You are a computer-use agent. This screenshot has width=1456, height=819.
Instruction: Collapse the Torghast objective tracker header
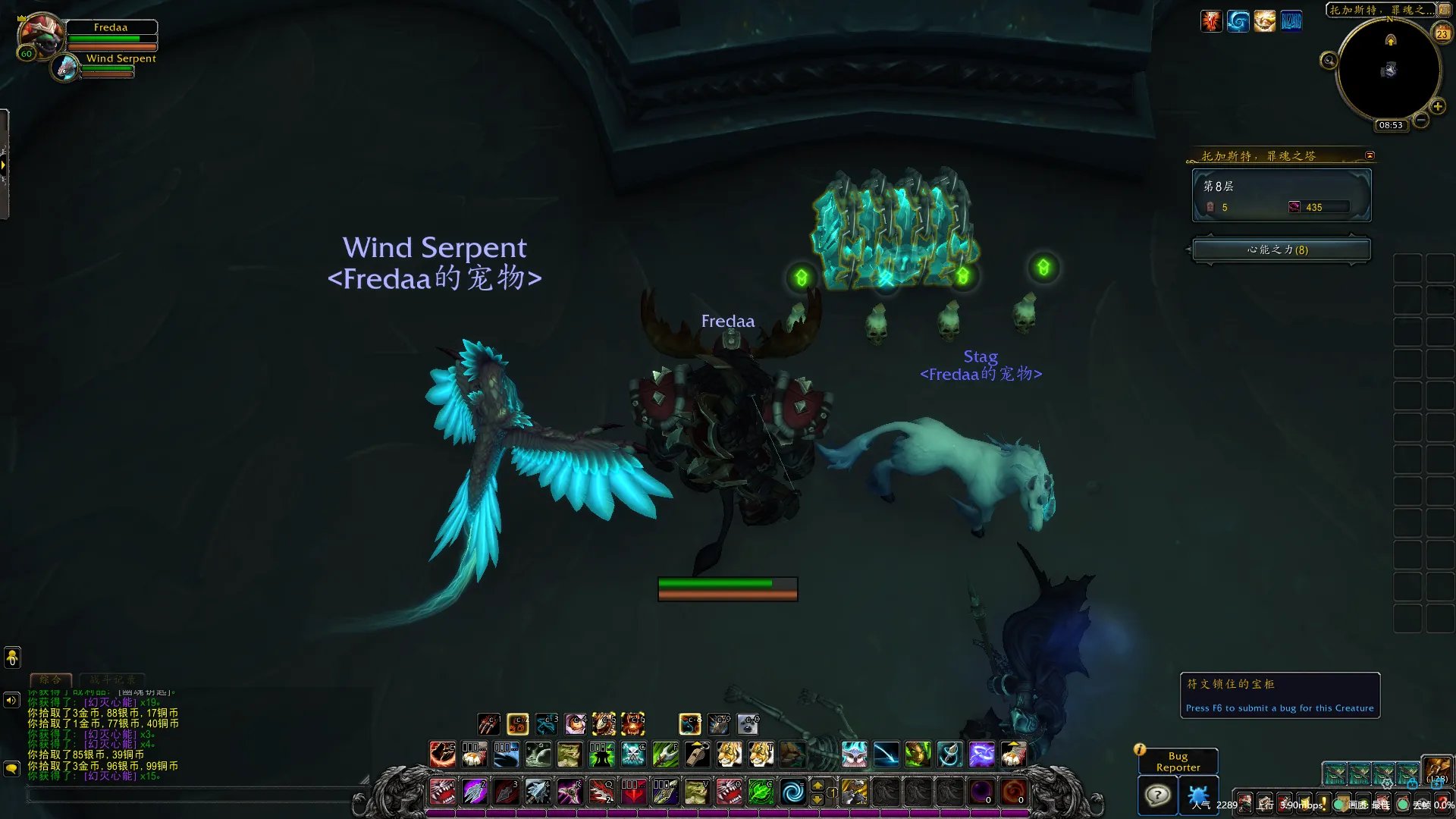pos(1370,155)
